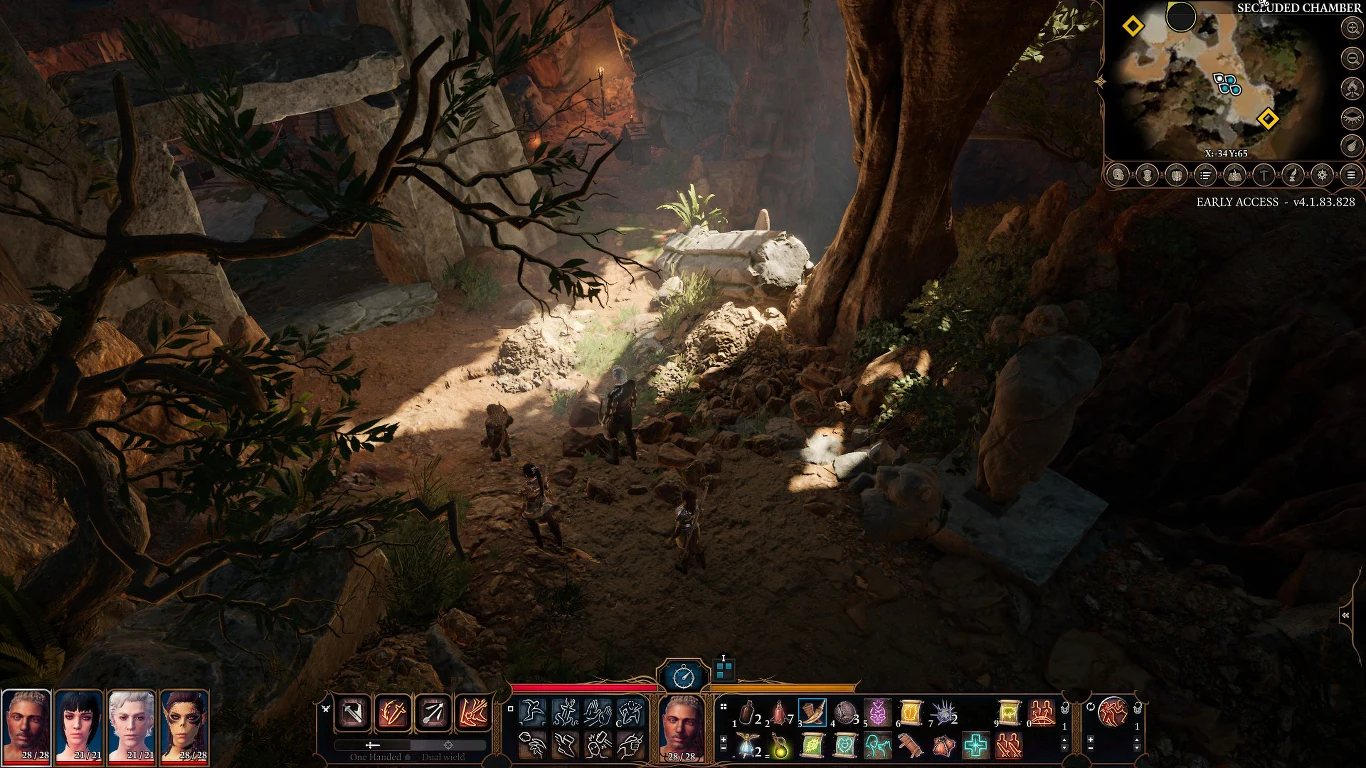The height and width of the screenshot is (768, 1366).
Task: Open the character sheet from the minimap toolbar
Action: pyautogui.click(x=1117, y=175)
